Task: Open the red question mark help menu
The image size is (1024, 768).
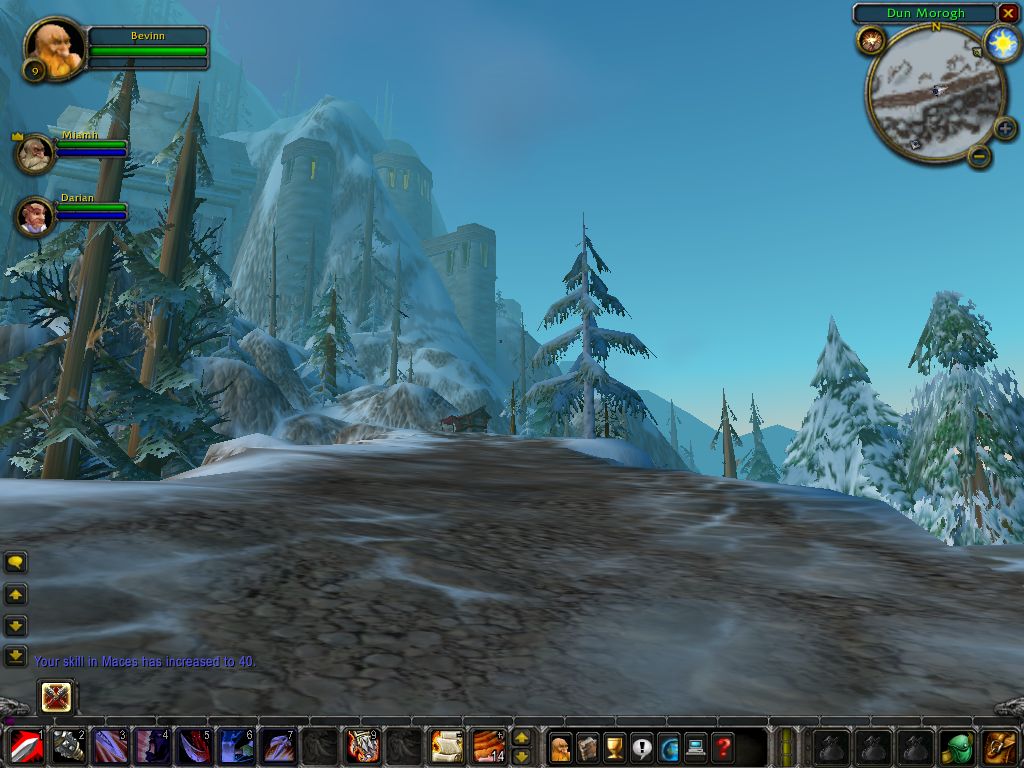Action: pyautogui.click(x=722, y=747)
